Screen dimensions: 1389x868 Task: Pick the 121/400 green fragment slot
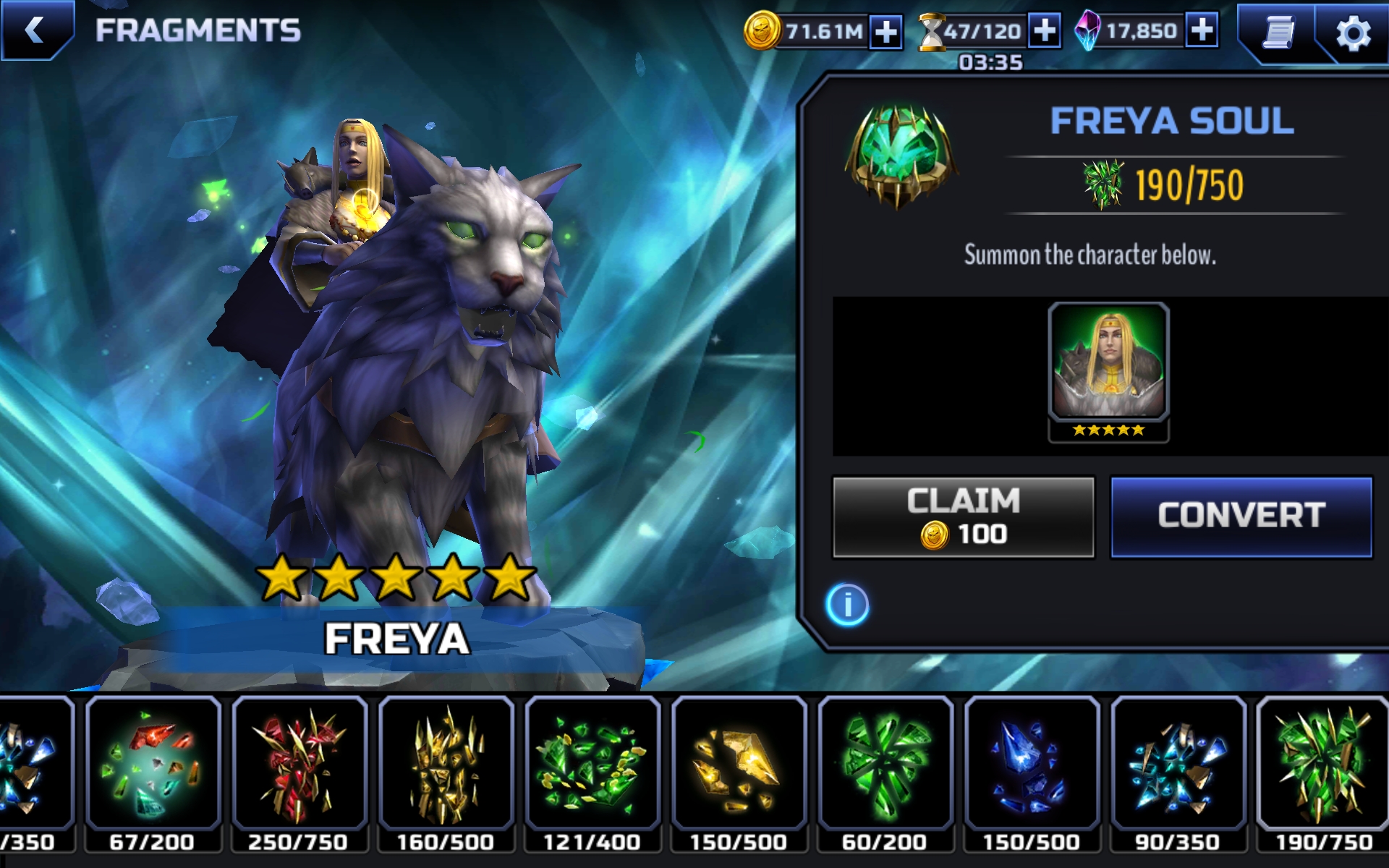pos(592,773)
